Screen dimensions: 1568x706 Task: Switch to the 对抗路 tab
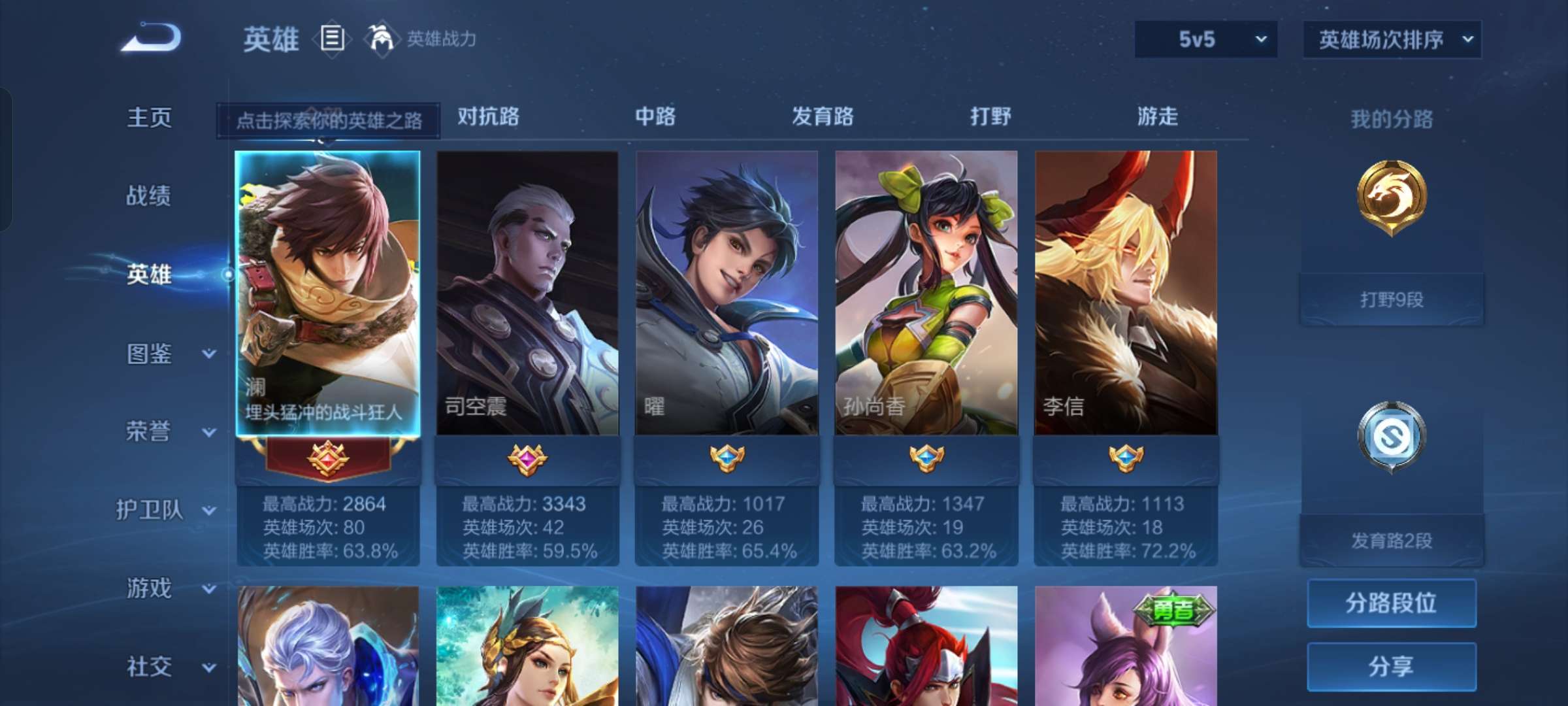(x=487, y=118)
